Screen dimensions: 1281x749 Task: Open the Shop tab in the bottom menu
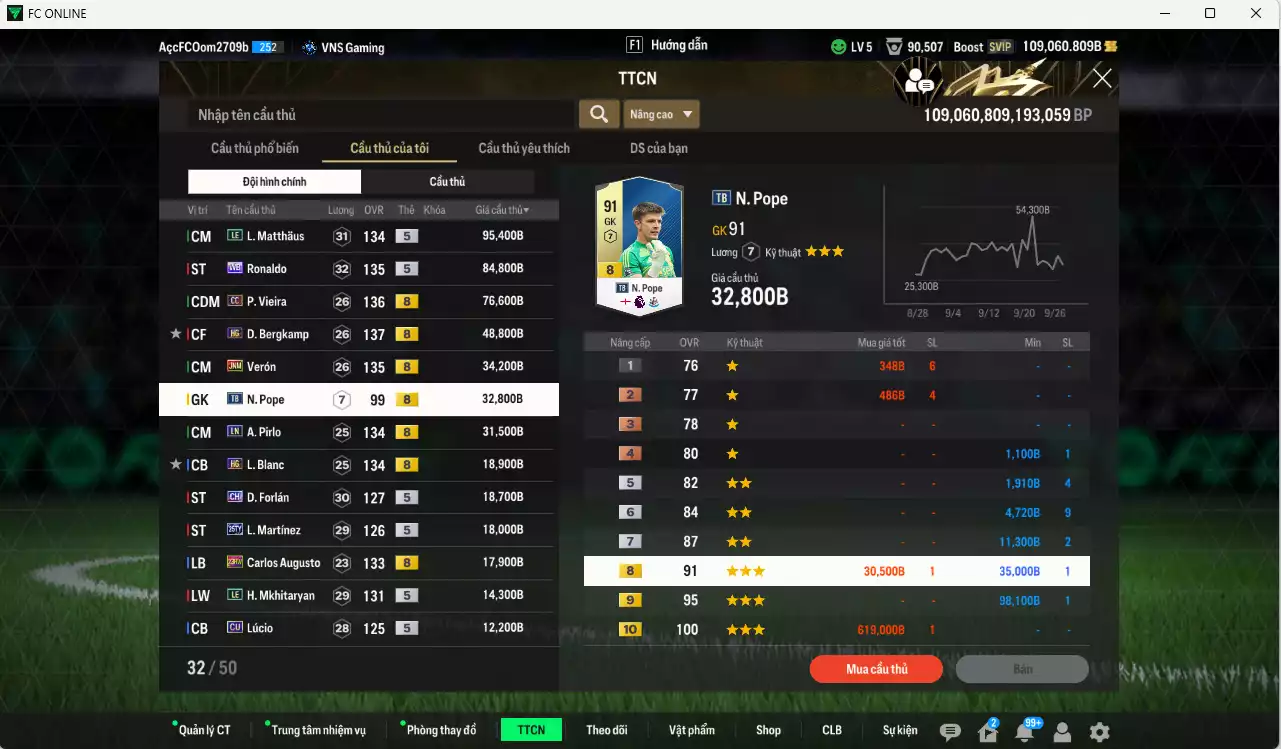[x=768, y=730]
